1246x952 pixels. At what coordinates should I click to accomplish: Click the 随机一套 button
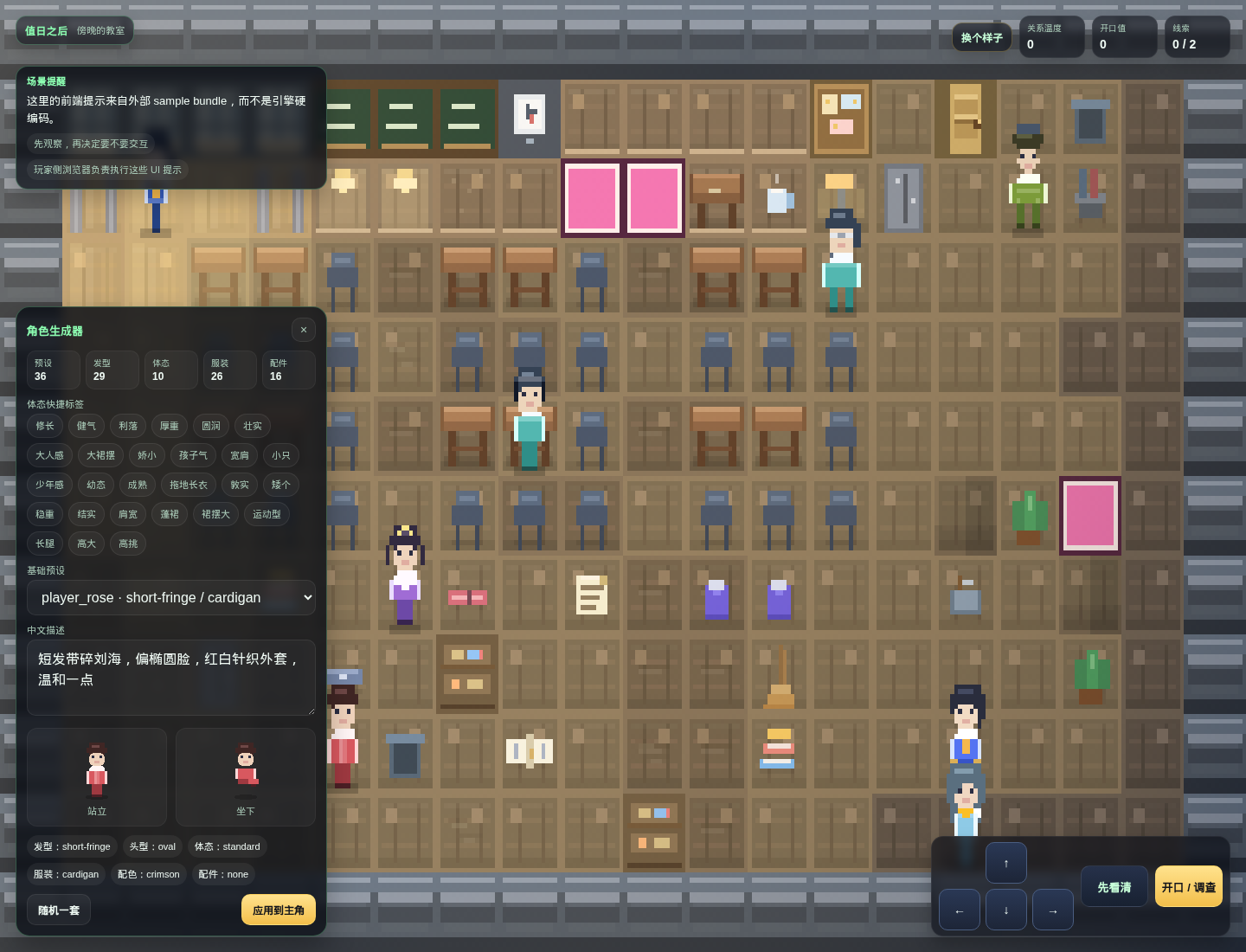[58, 910]
